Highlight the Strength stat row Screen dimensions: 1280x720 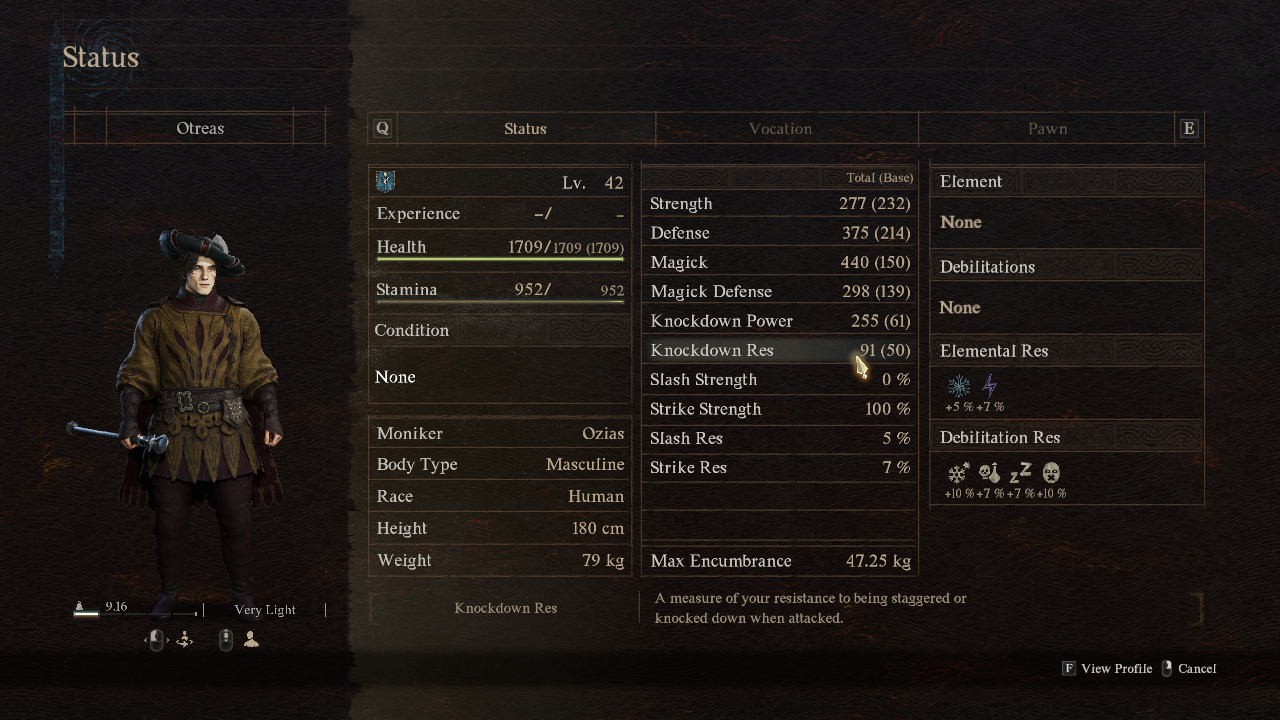[780, 204]
